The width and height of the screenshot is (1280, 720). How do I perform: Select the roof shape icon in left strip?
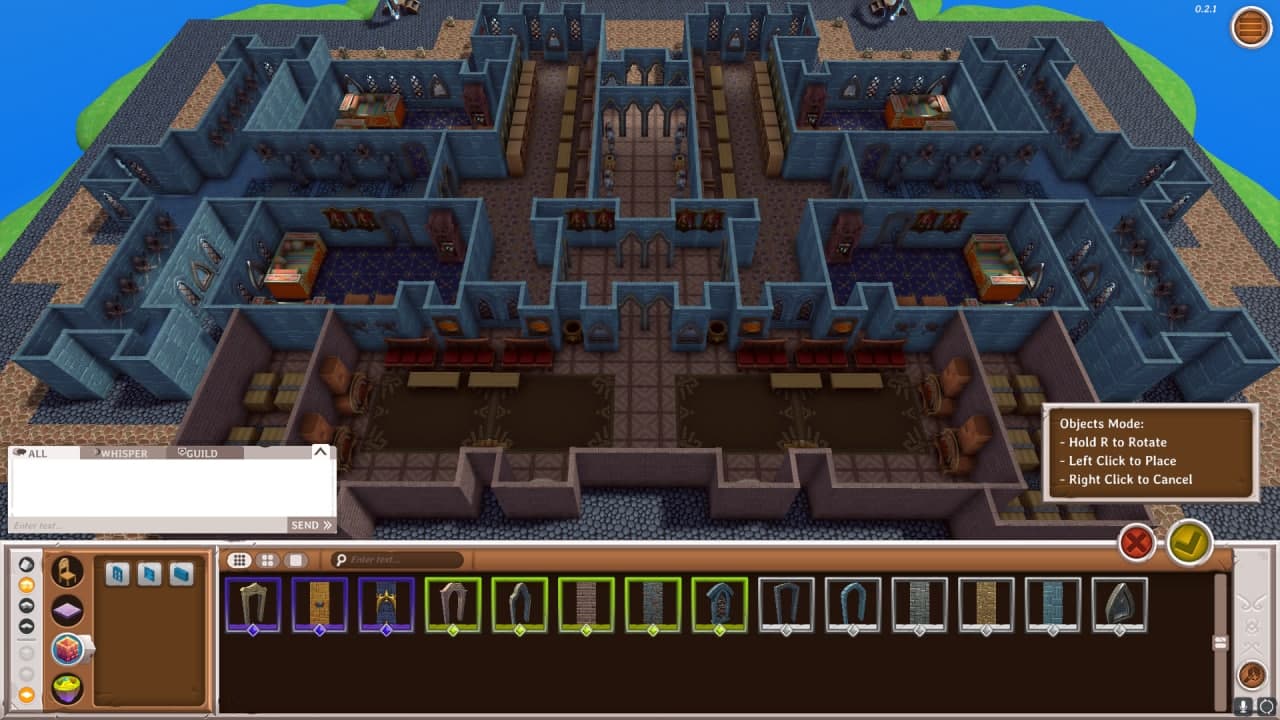tap(25, 624)
